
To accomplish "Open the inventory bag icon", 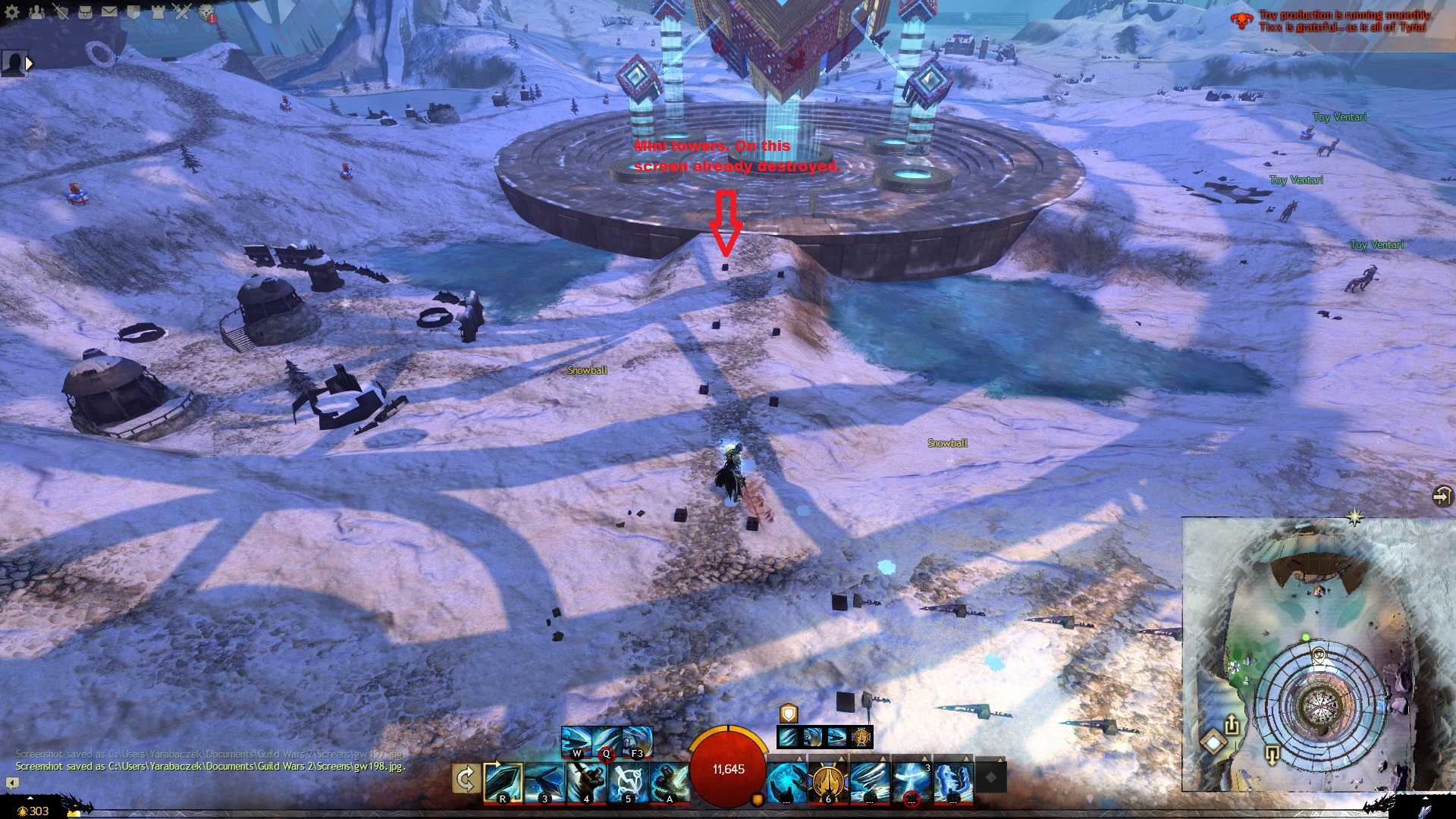I will pos(85,11).
